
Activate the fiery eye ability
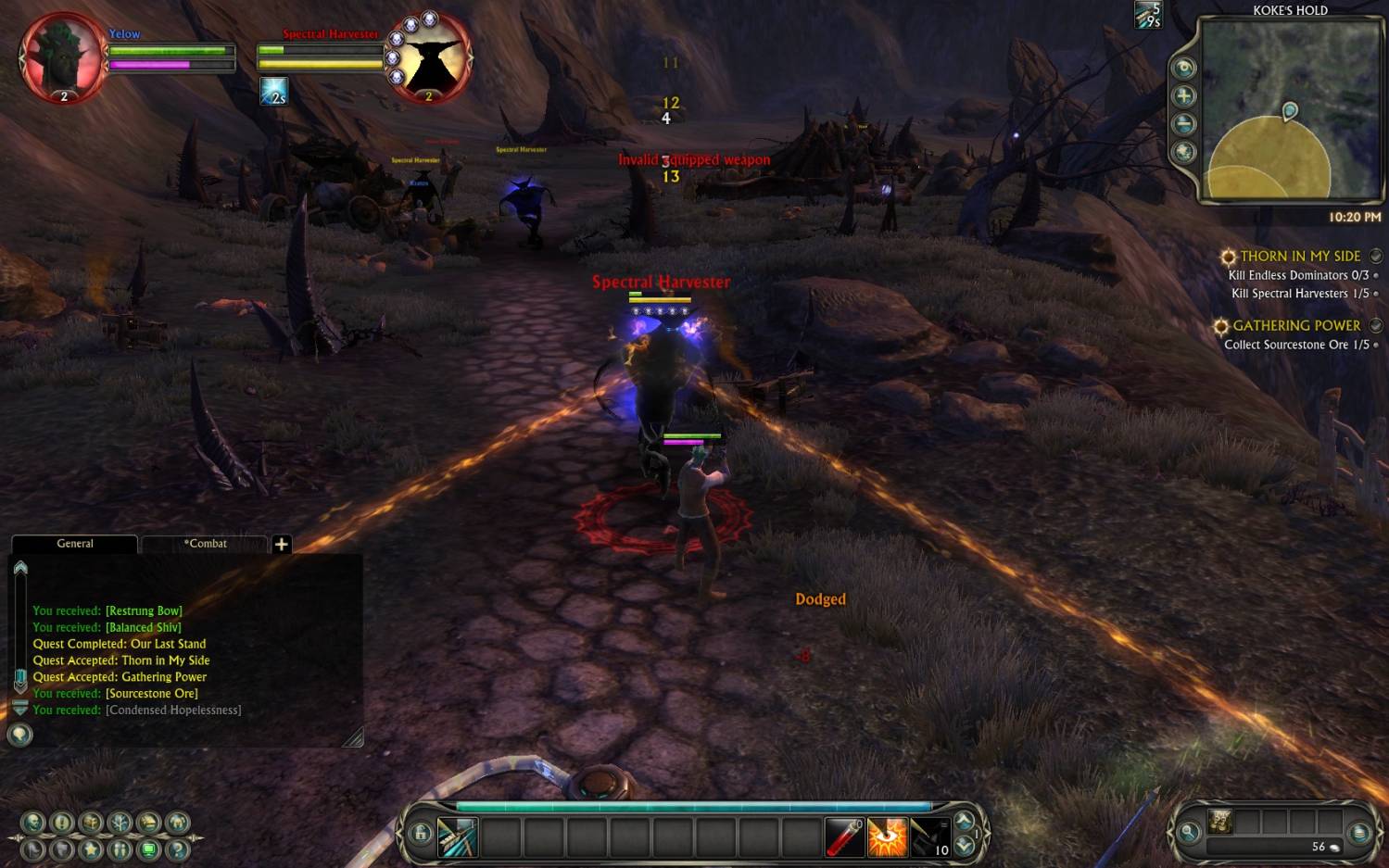point(887,837)
